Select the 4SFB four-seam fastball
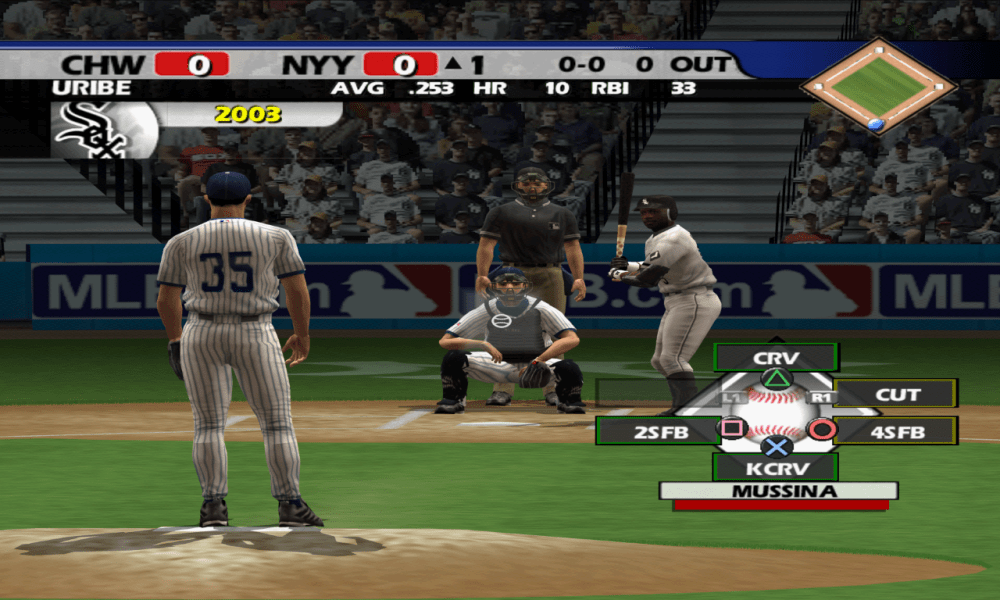This screenshot has width=1000, height=600. 897,431
